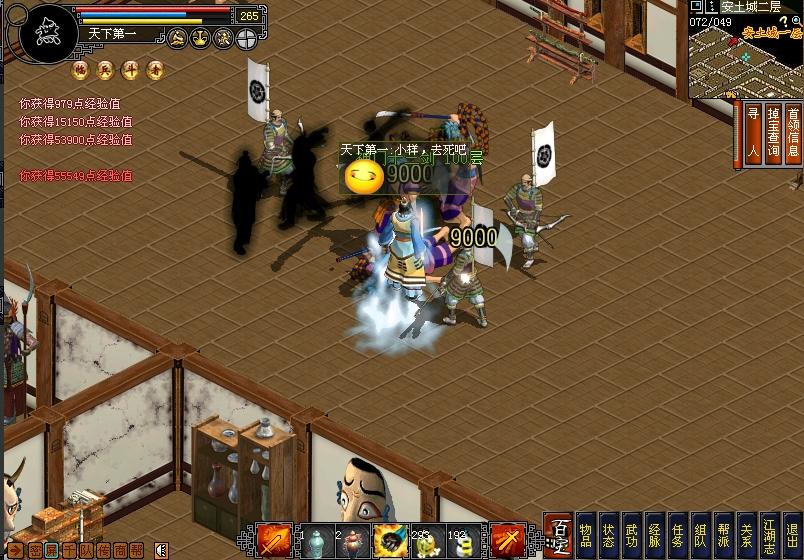This screenshot has height=560, width=804.
Task: Open the 状态 status panel
Action: (608, 535)
